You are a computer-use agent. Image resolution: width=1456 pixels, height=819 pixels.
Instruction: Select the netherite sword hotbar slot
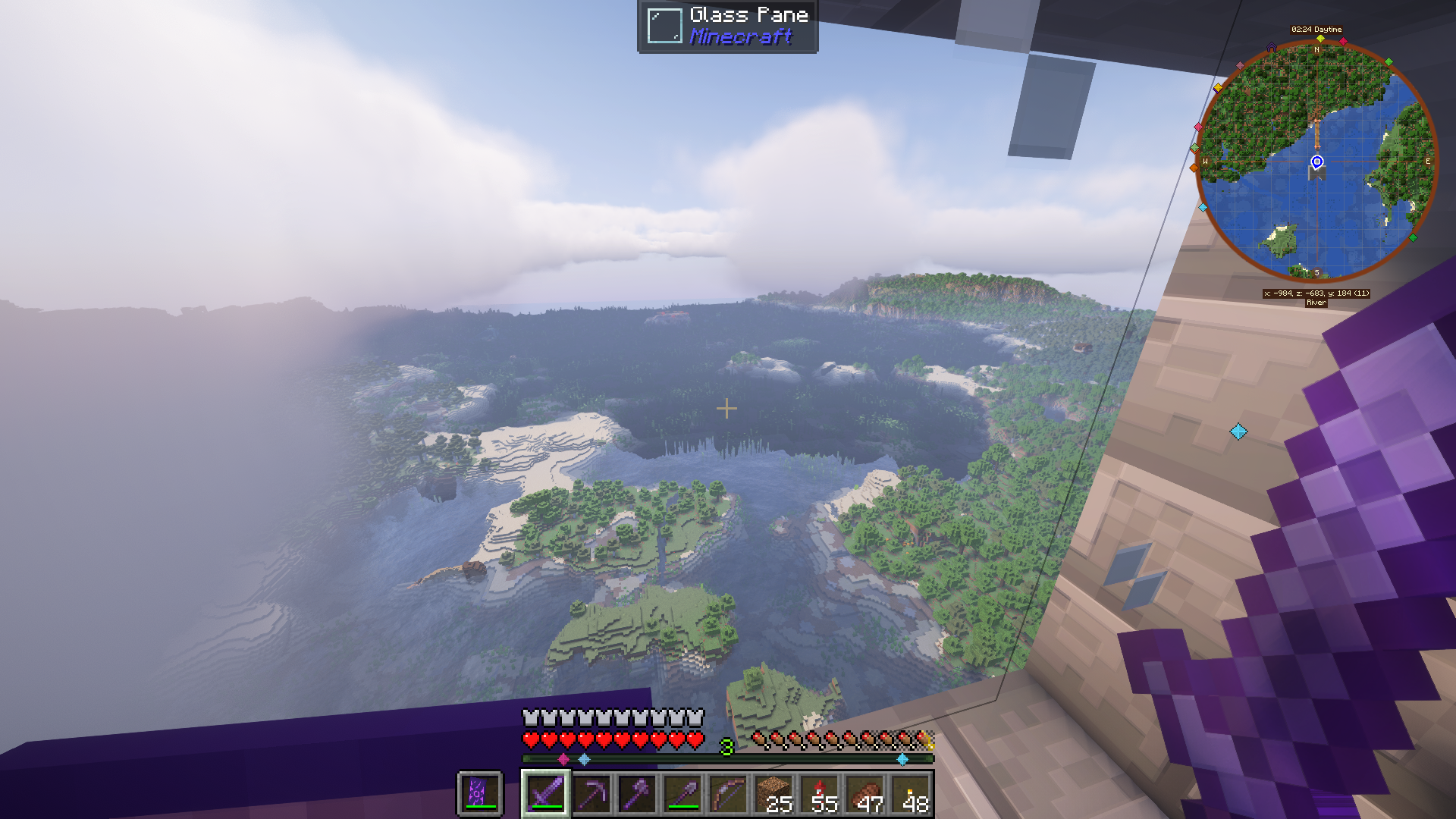[x=546, y=794]
